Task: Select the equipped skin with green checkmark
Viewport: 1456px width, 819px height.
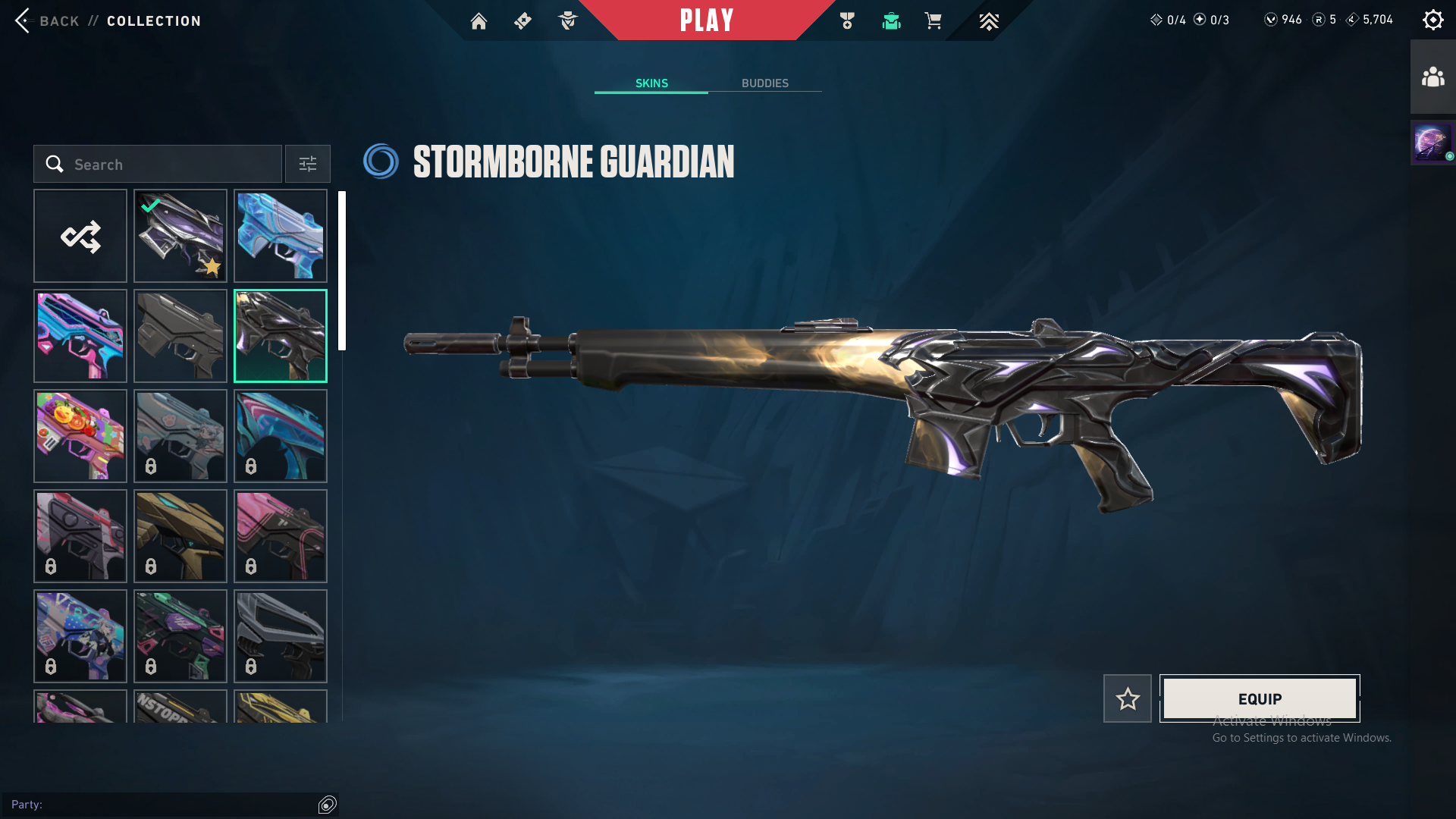Action: click(x=180, y=237)
